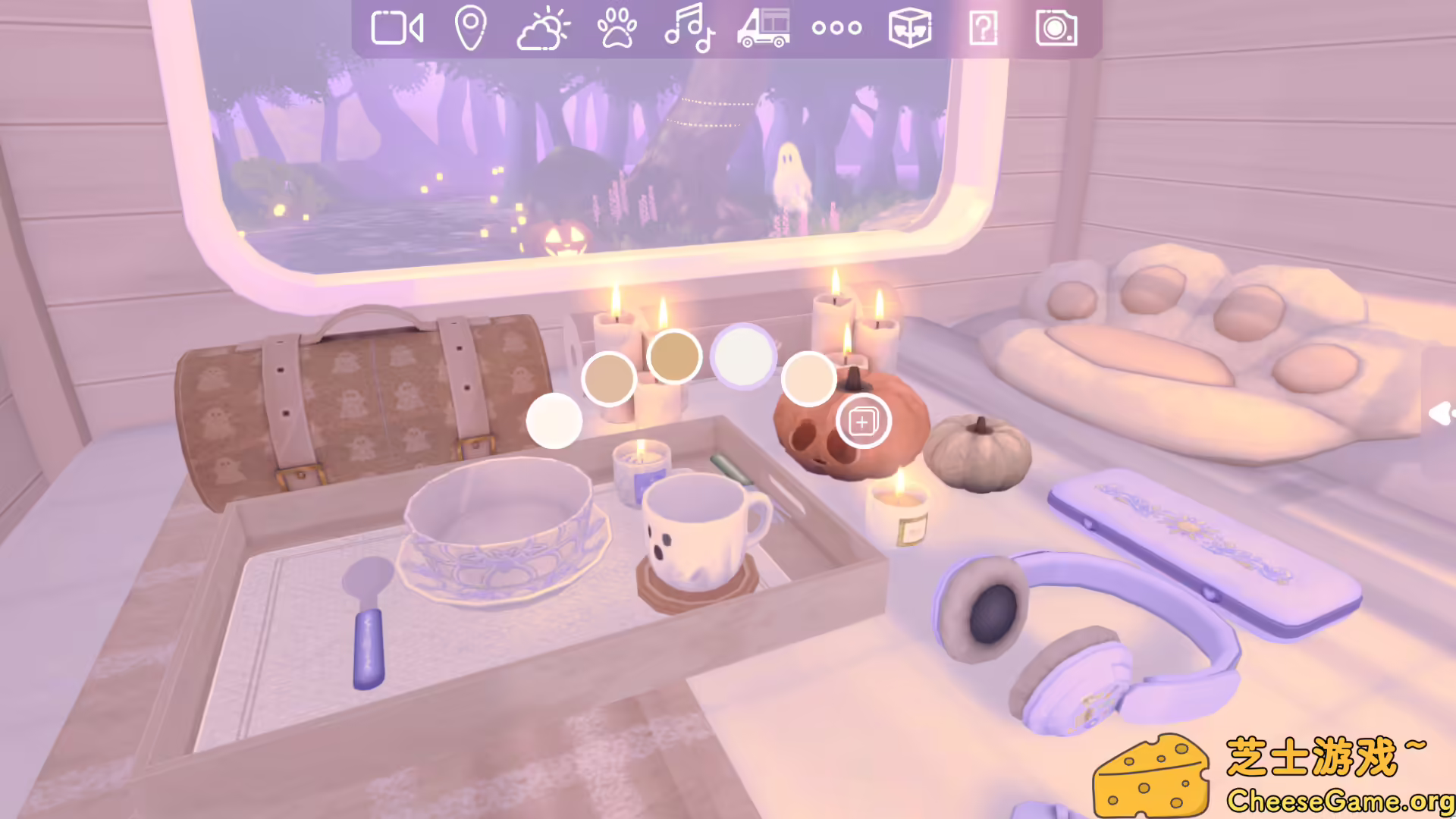This screenshot has height=819, width=1456.
Task: Select the camper van icon
Action: point(764,28)
